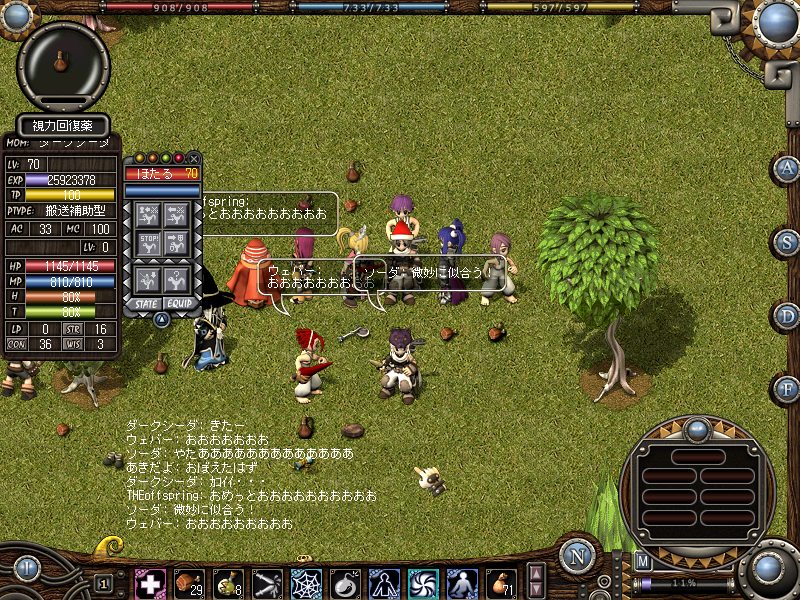Click the round F shortcut button
This screenshot has width=800, height=600.
(787, 389)
